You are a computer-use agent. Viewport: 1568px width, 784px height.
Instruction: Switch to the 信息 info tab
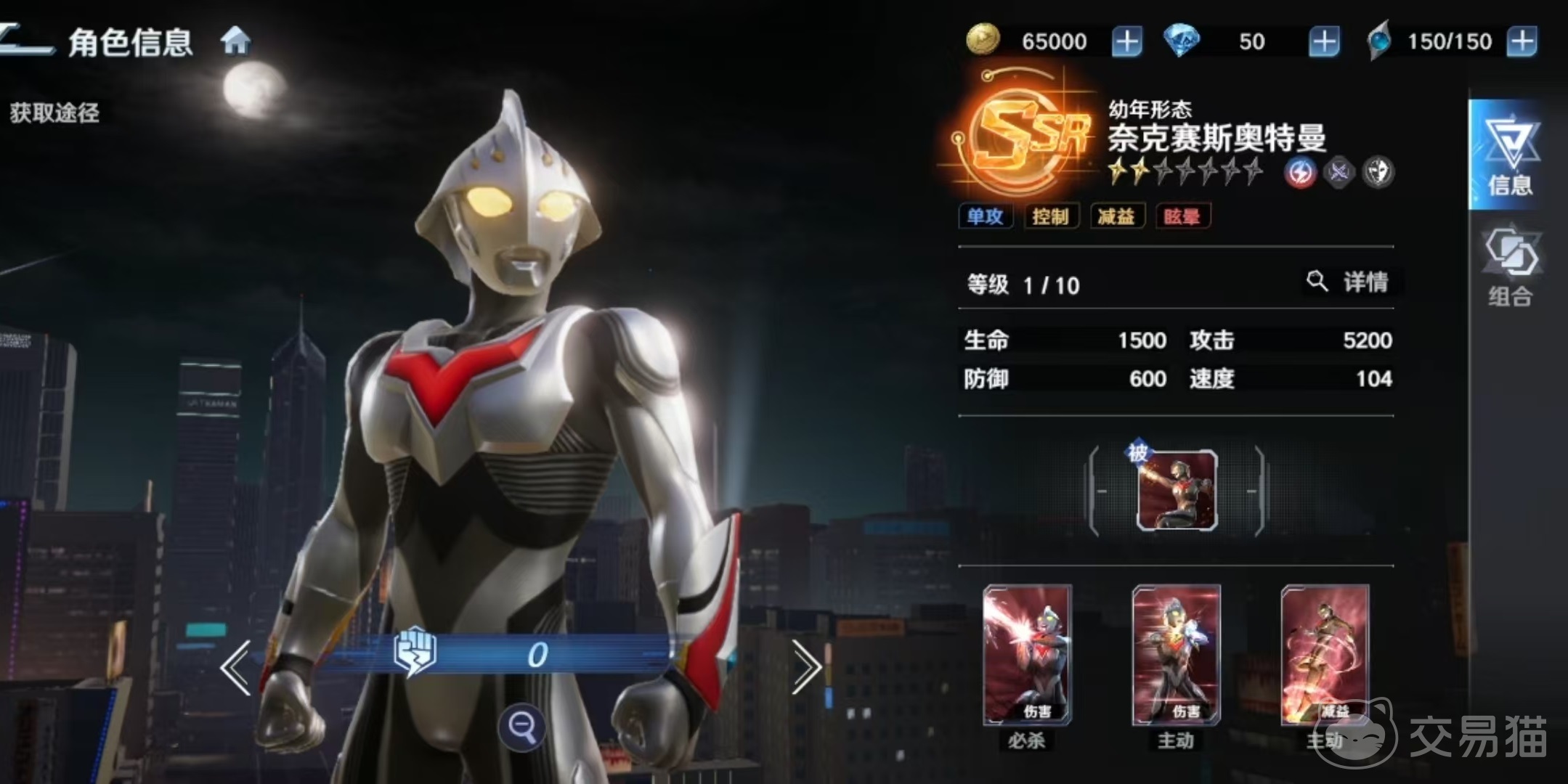point(1509,155)
